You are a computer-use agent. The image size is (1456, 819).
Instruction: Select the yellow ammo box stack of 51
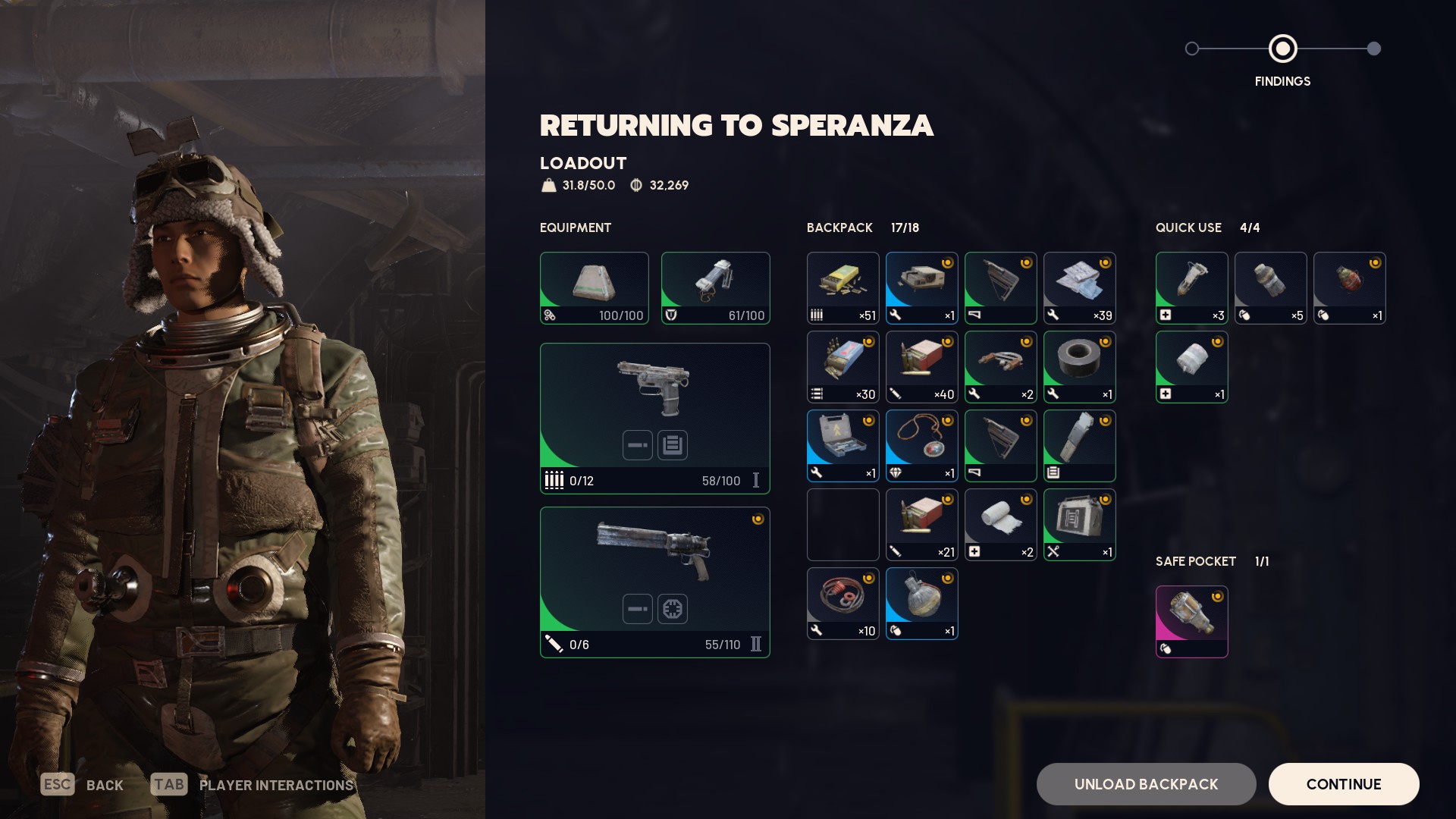(843, 288)
